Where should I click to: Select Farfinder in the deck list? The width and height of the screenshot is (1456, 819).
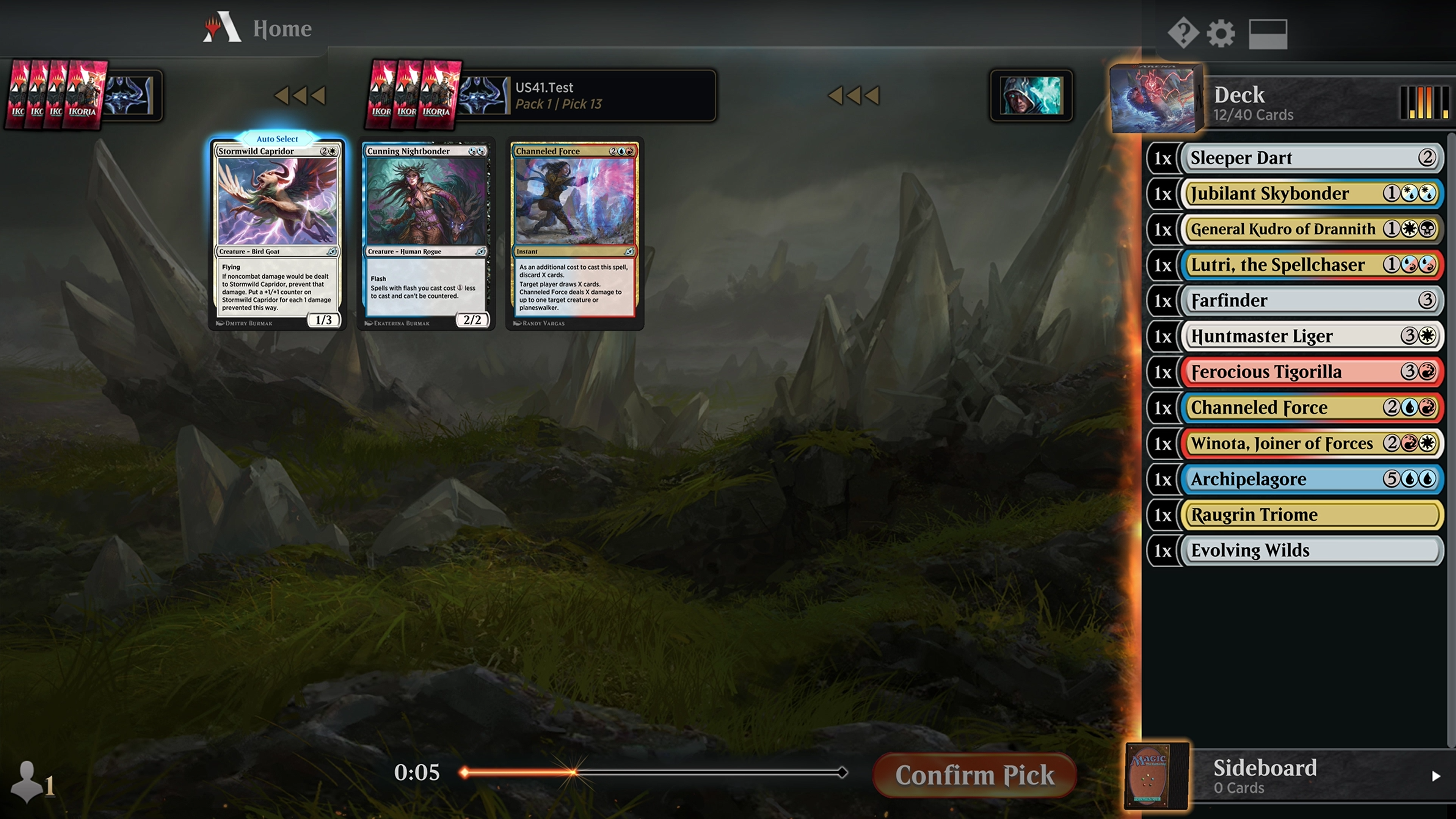1311,301
